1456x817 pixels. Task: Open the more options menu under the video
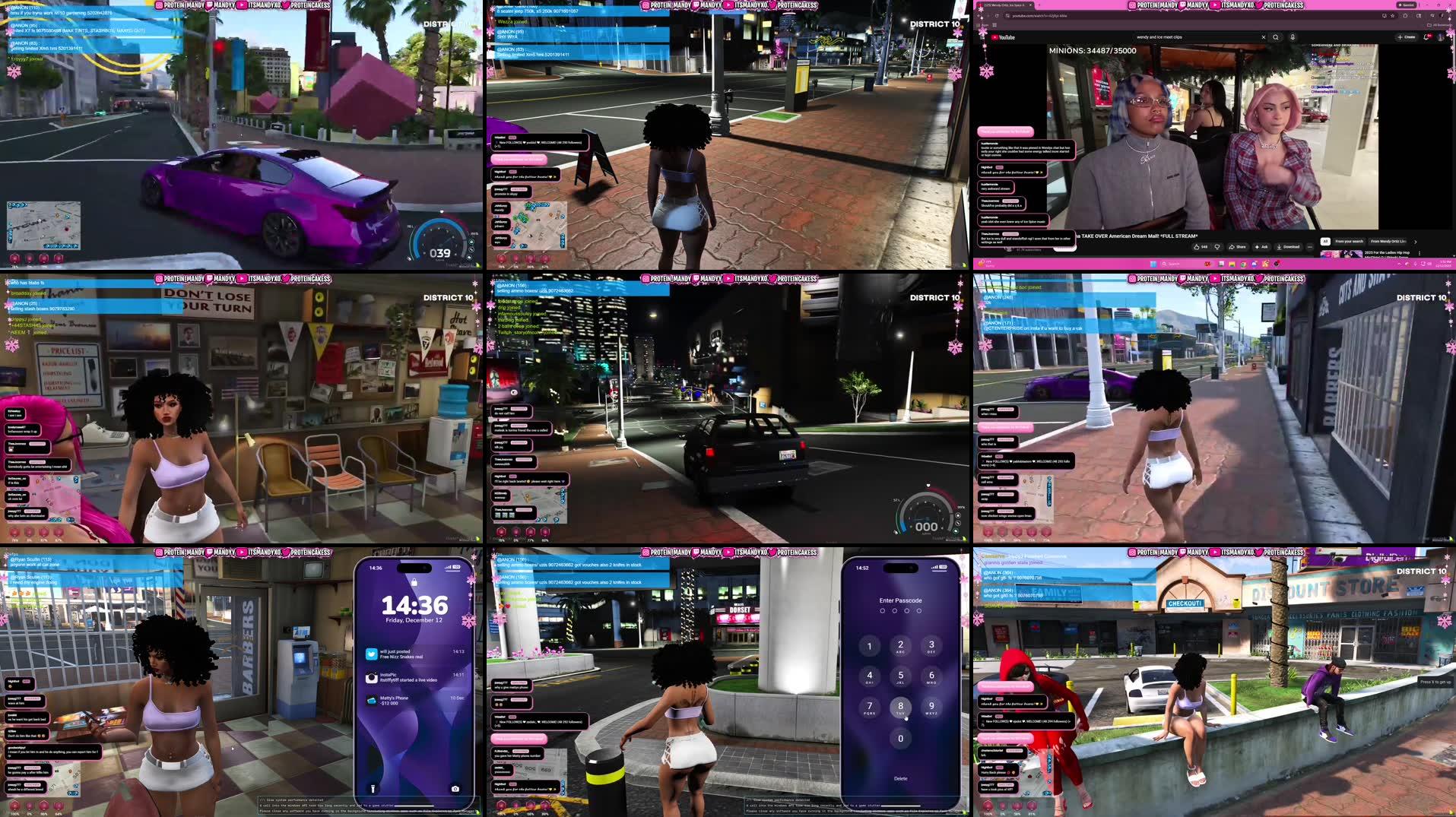pyautogui.click(x=1310, y=247)
